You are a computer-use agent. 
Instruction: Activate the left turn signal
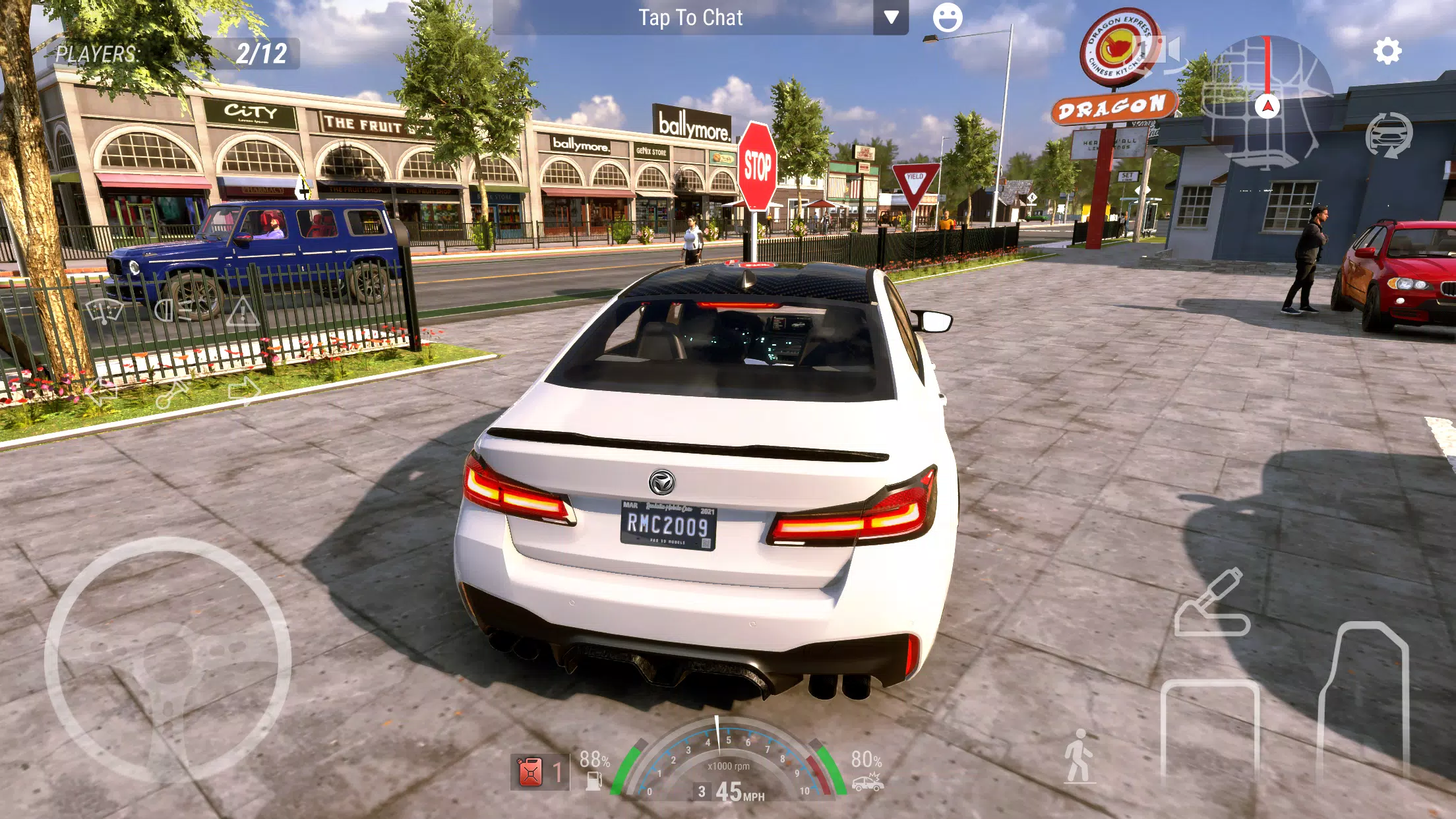103,392
